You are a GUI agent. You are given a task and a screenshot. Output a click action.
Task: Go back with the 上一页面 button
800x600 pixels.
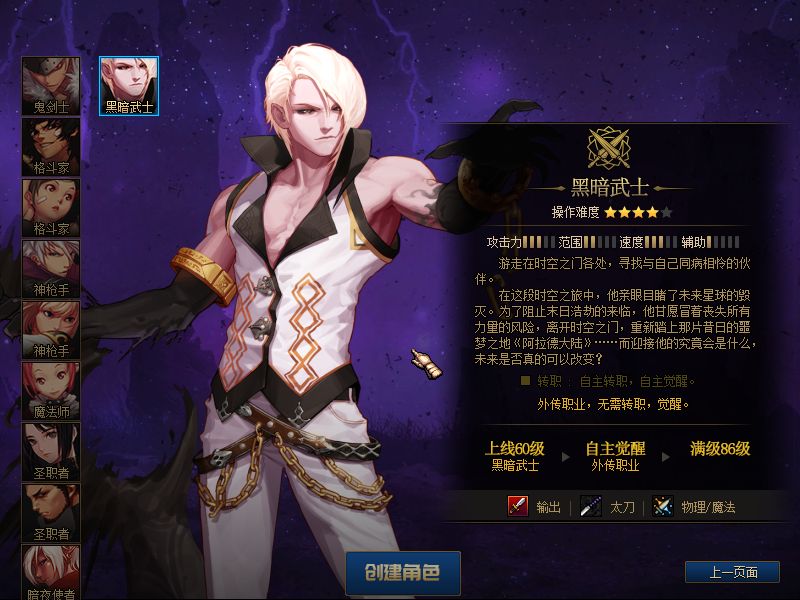point(732,572)
